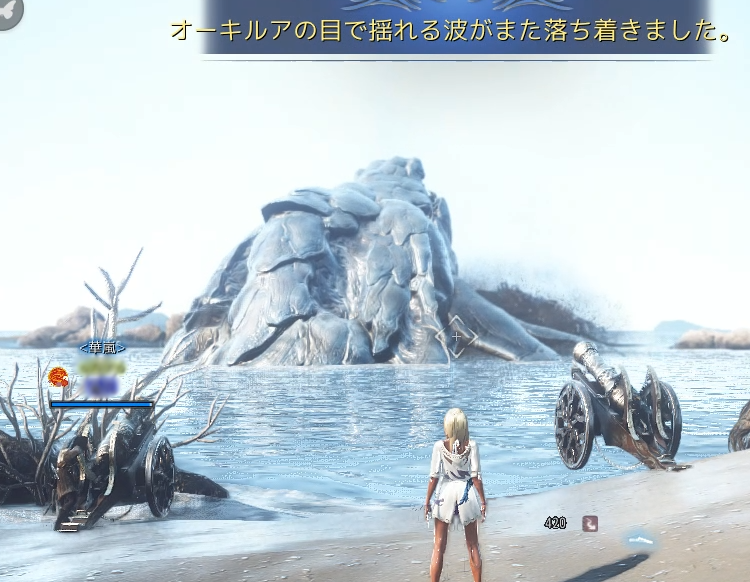Click the gray butterfly overlay button
The width and height of the screenshot is (750, 582).
[9, 11]
